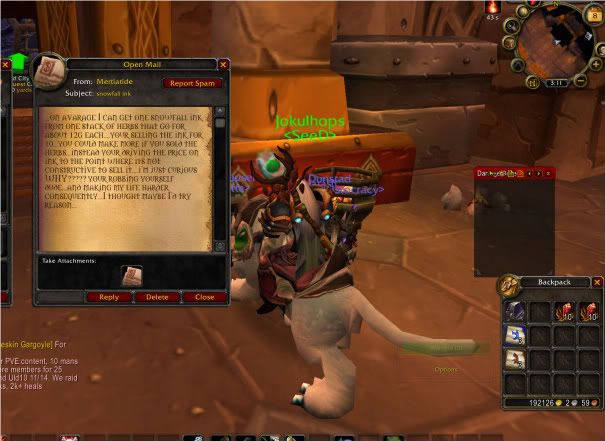Close the damage meter window
This screenshot has height=441, width=605.
(x=548, y=174)
